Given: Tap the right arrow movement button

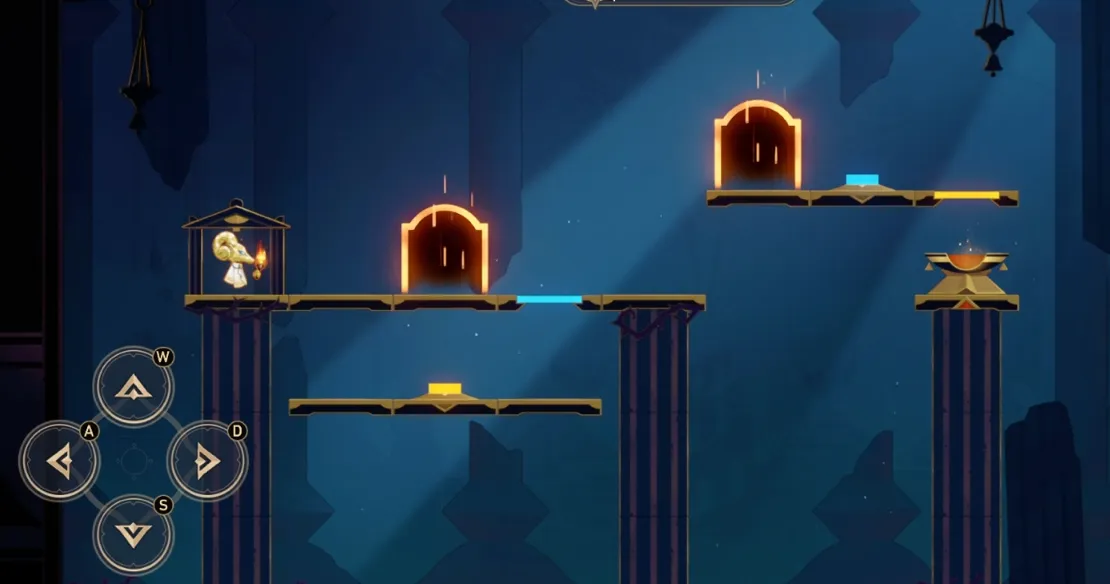Looking at the screenshot, I should pos(207,461).
